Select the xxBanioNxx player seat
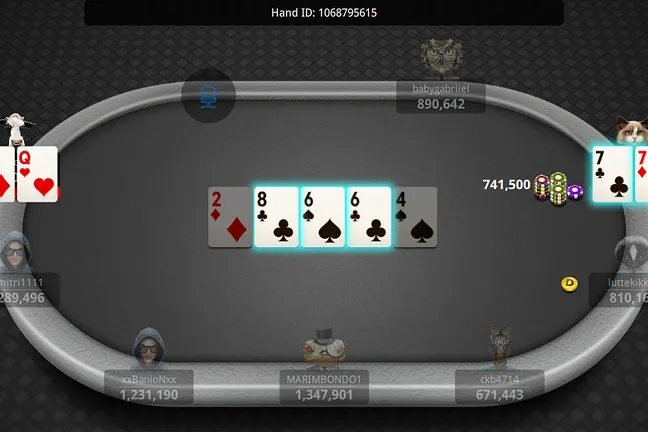This screenshot has width=648, height=432. pos(150,388)
